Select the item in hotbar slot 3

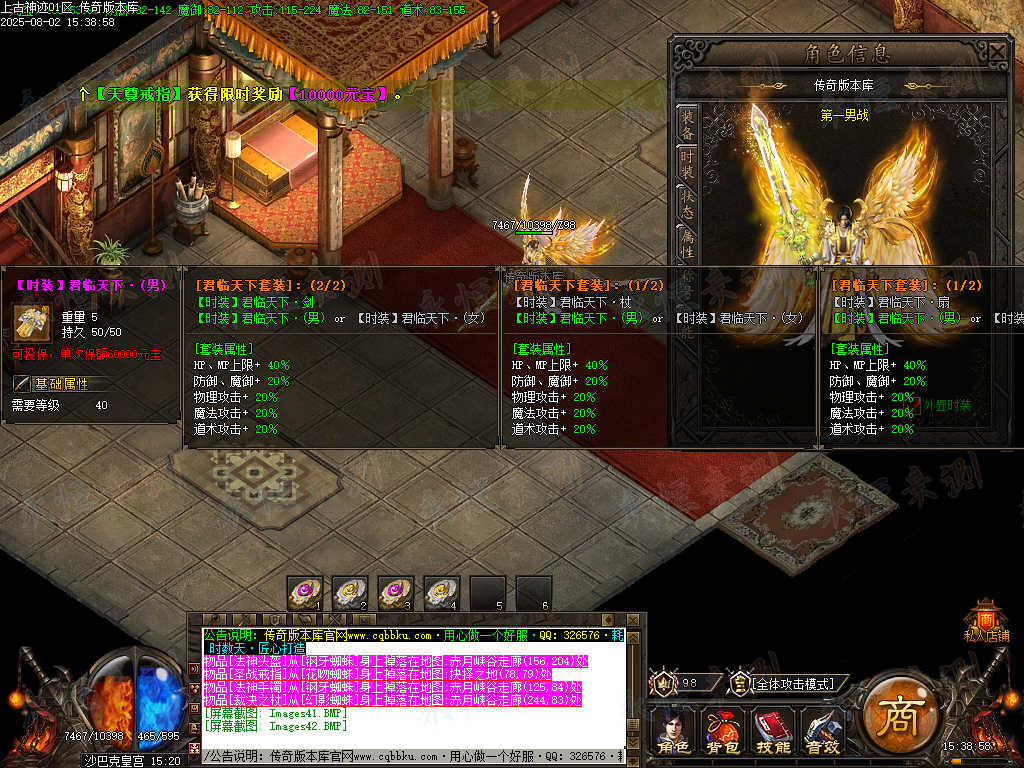[396, 593]
